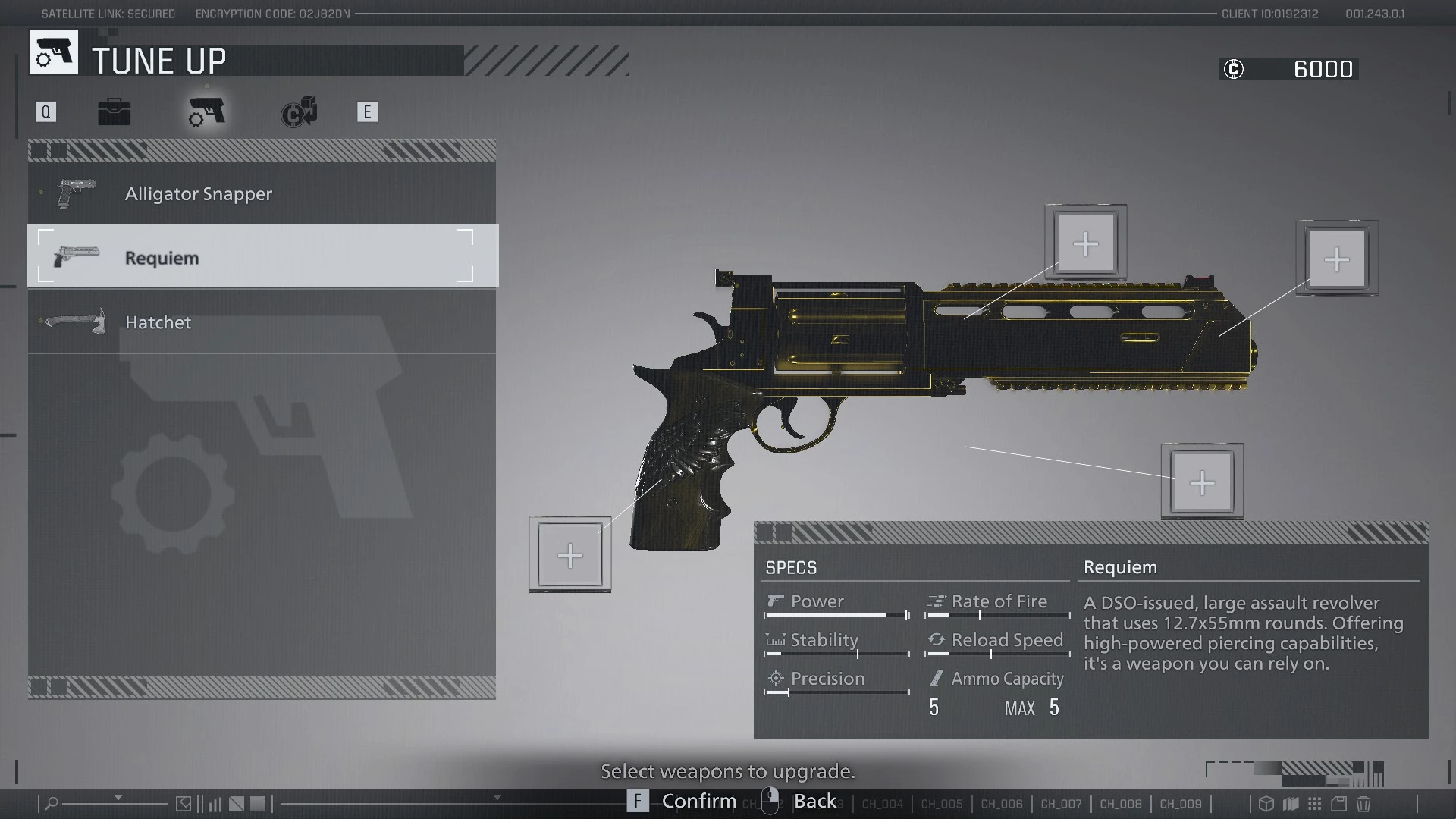The image size is (1456, 819).
Task: Open the briefcase inventory tab
Action: pyautogui.click(x=115, y=112)
